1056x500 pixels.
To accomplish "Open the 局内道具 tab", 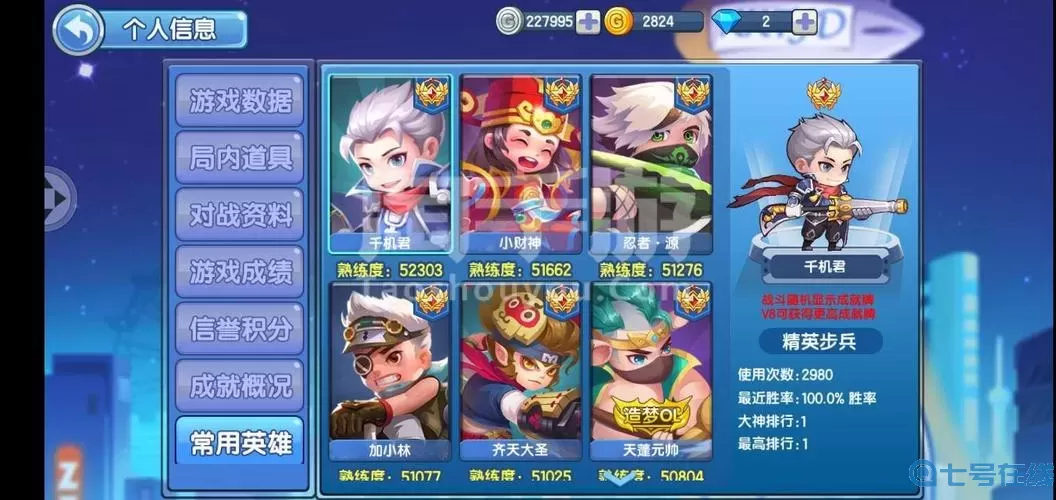I will pos(240,158).
